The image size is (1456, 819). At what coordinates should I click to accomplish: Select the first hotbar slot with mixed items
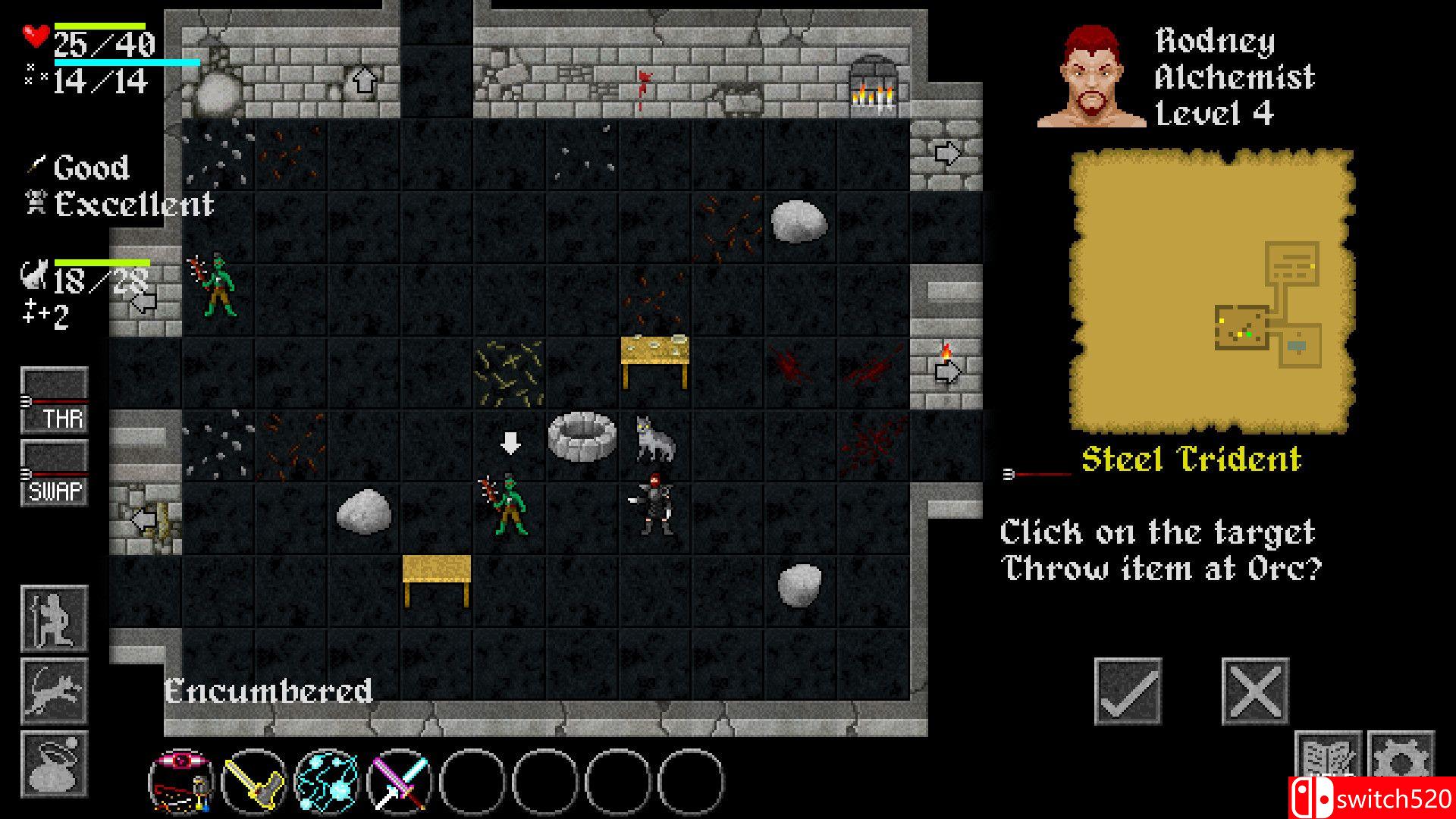coord(181,781)
